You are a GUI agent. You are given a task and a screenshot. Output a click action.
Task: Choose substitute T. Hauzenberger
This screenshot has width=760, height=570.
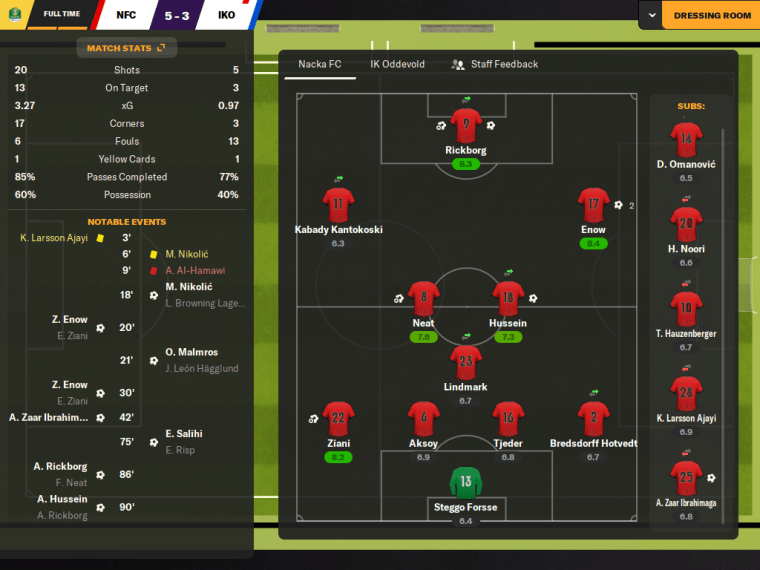coord(686,307)
